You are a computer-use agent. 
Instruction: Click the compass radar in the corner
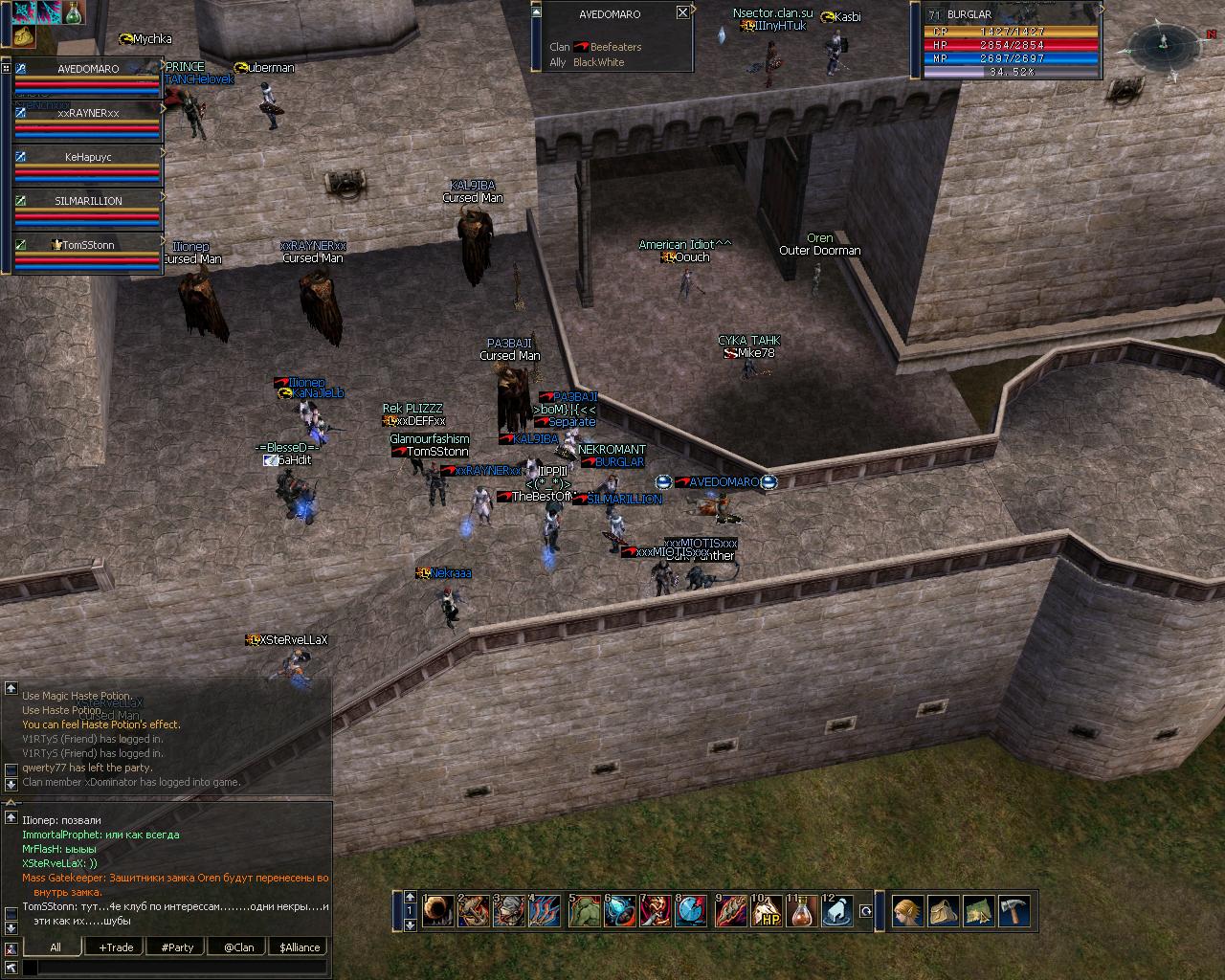click(x=1163, y=41)
